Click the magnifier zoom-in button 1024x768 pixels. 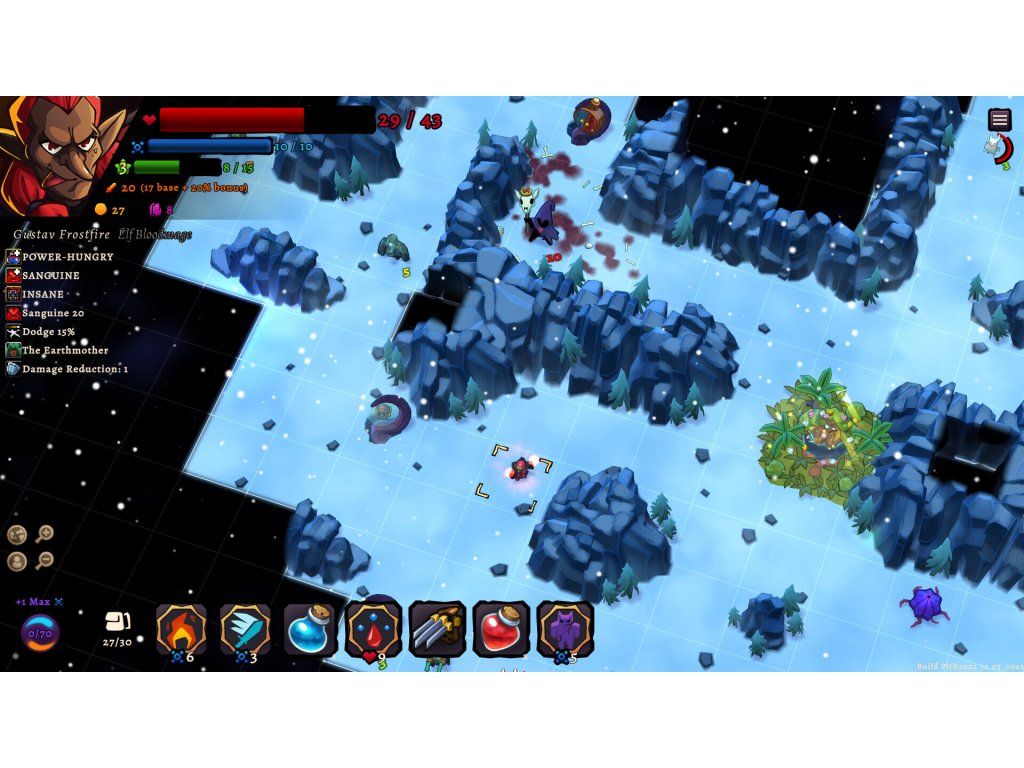point(45,534)
